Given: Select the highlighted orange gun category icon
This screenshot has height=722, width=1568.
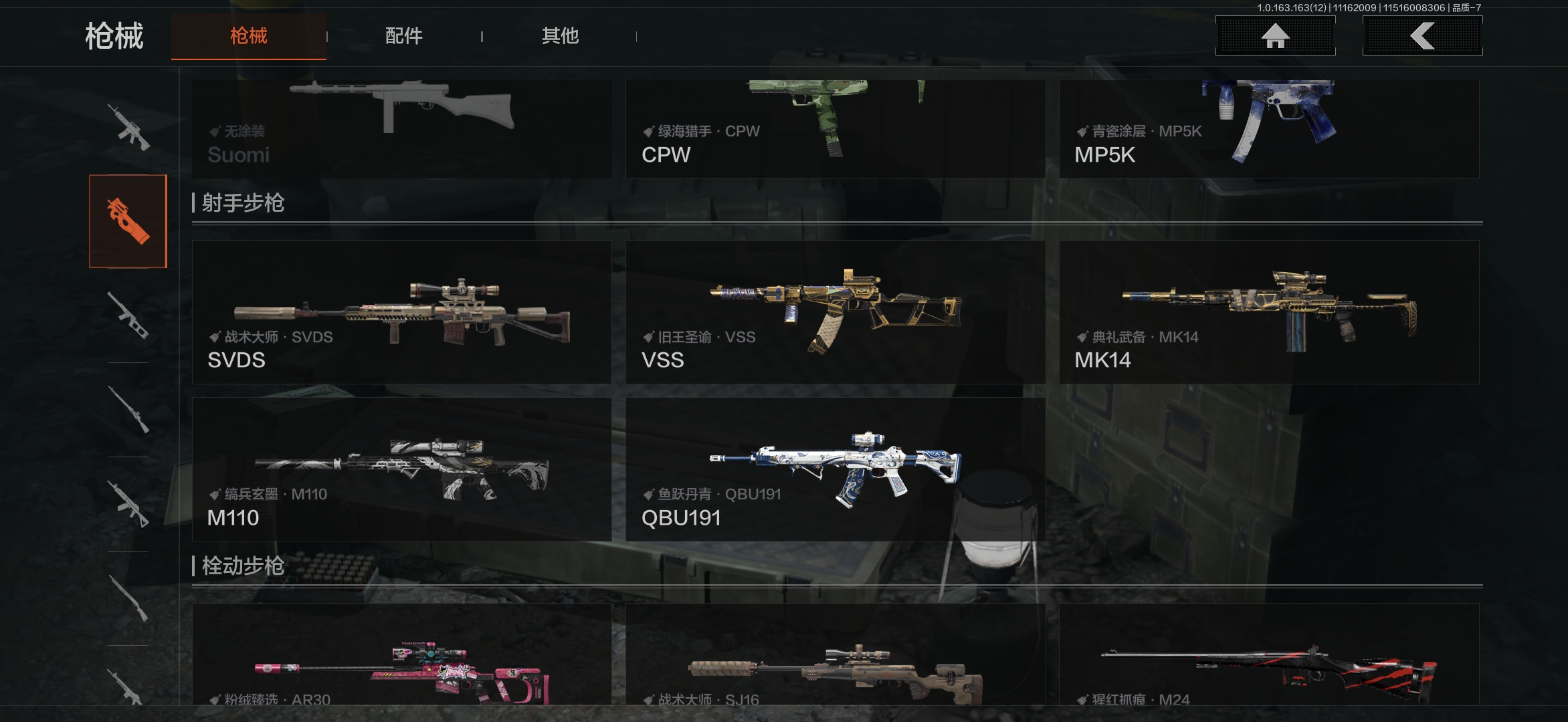Looking at the screenshot, I should 128,221.
